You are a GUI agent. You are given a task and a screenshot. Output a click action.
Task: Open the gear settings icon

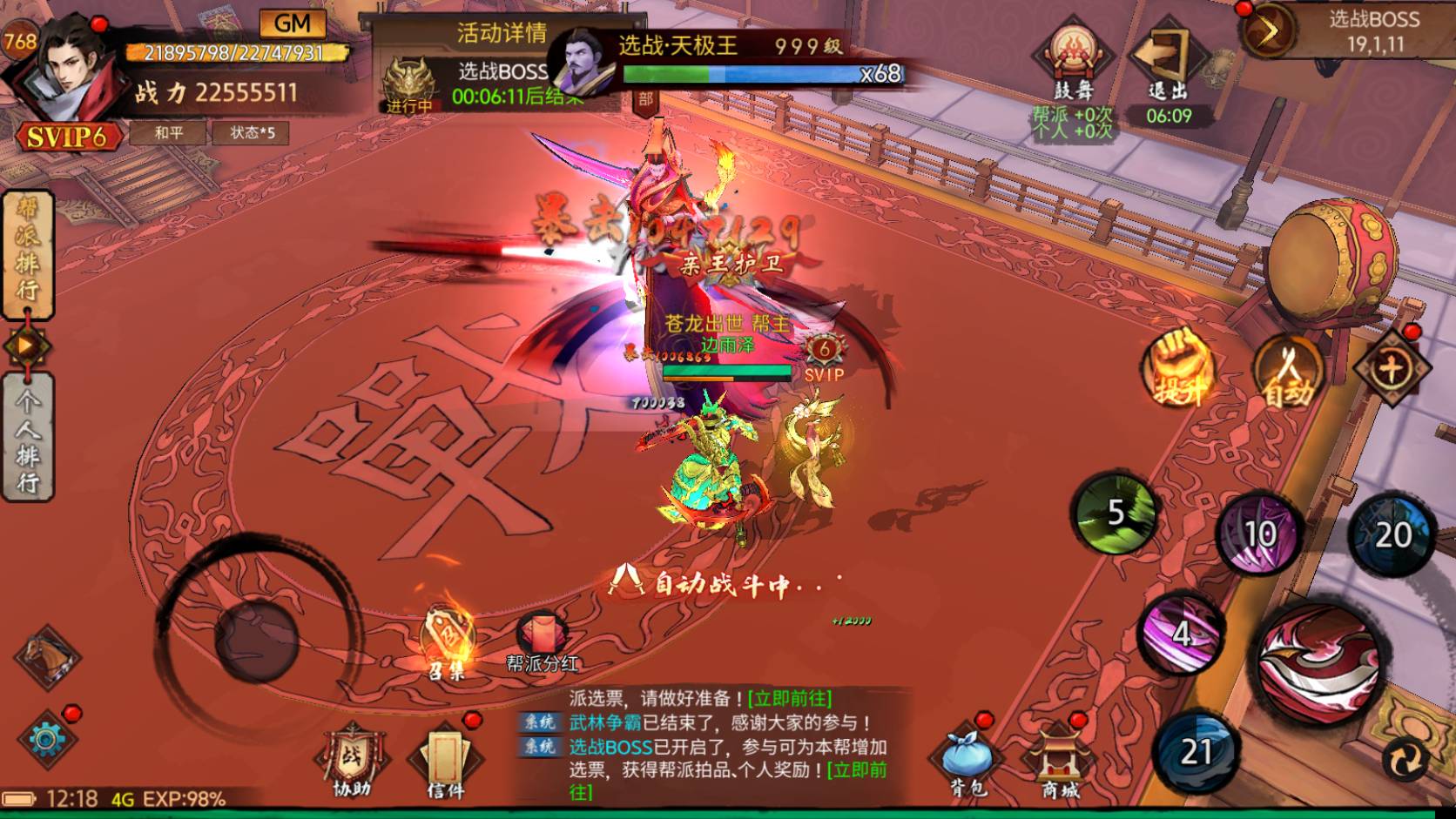tap(46, 740)
